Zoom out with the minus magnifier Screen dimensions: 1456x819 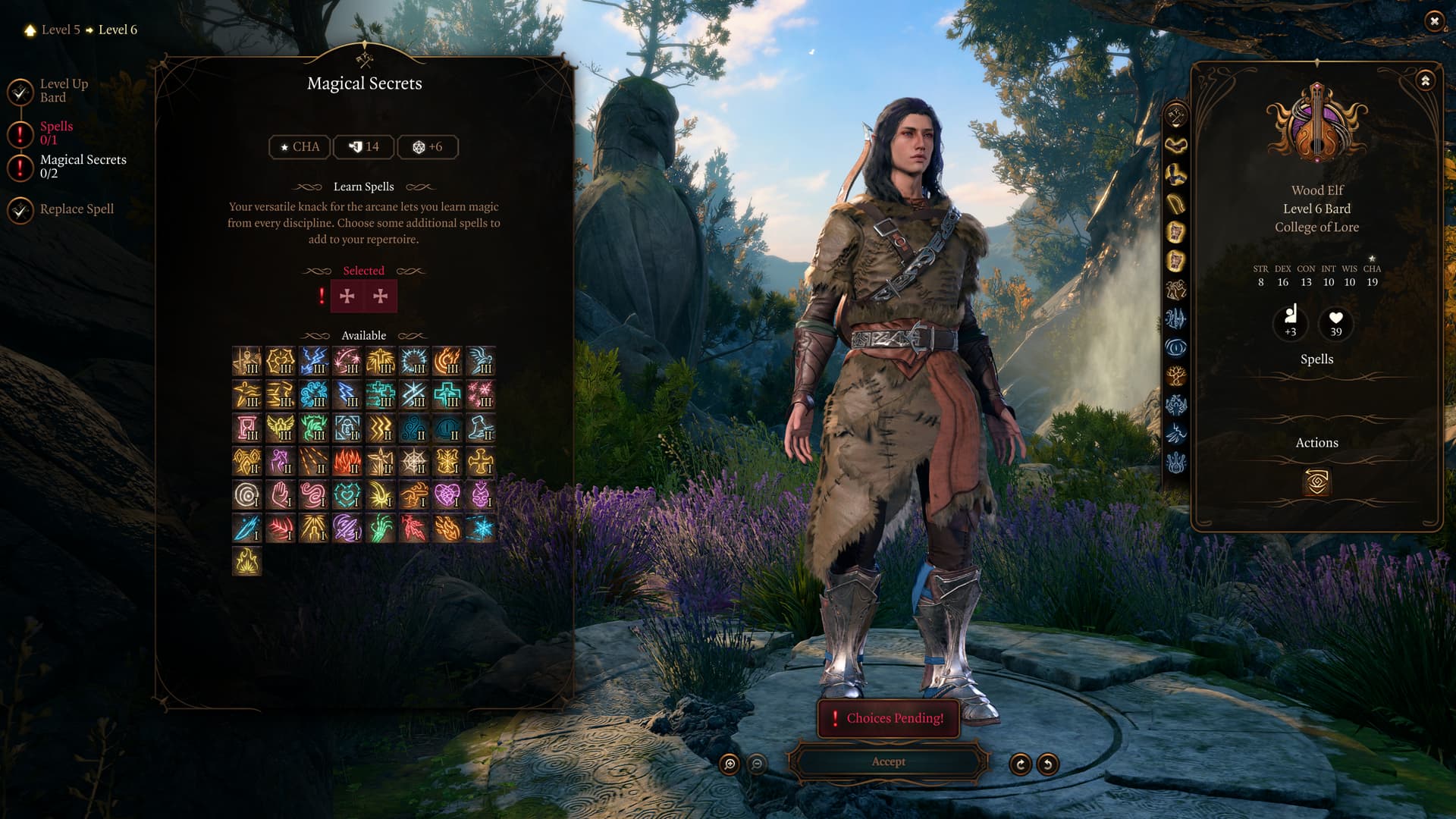(x=757, y=764)
